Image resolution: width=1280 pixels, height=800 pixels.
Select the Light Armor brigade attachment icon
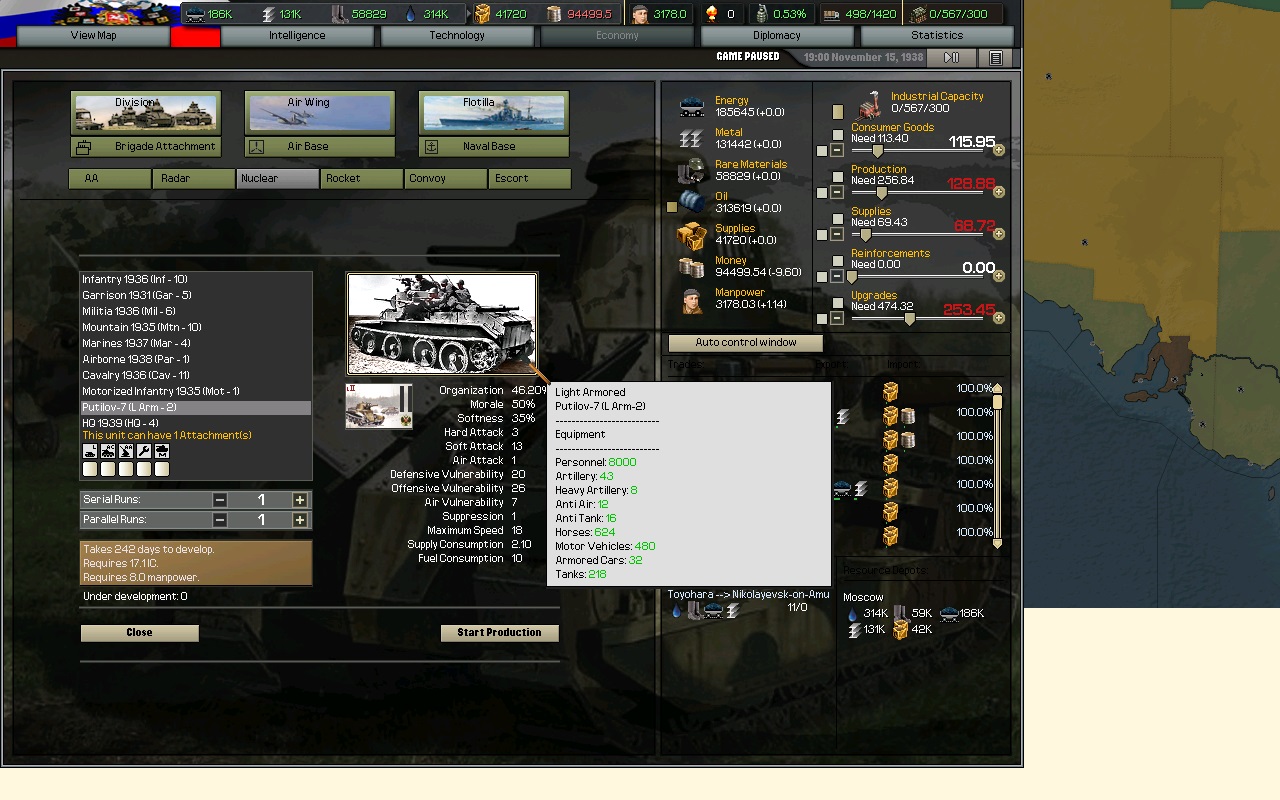click(90, 451)
